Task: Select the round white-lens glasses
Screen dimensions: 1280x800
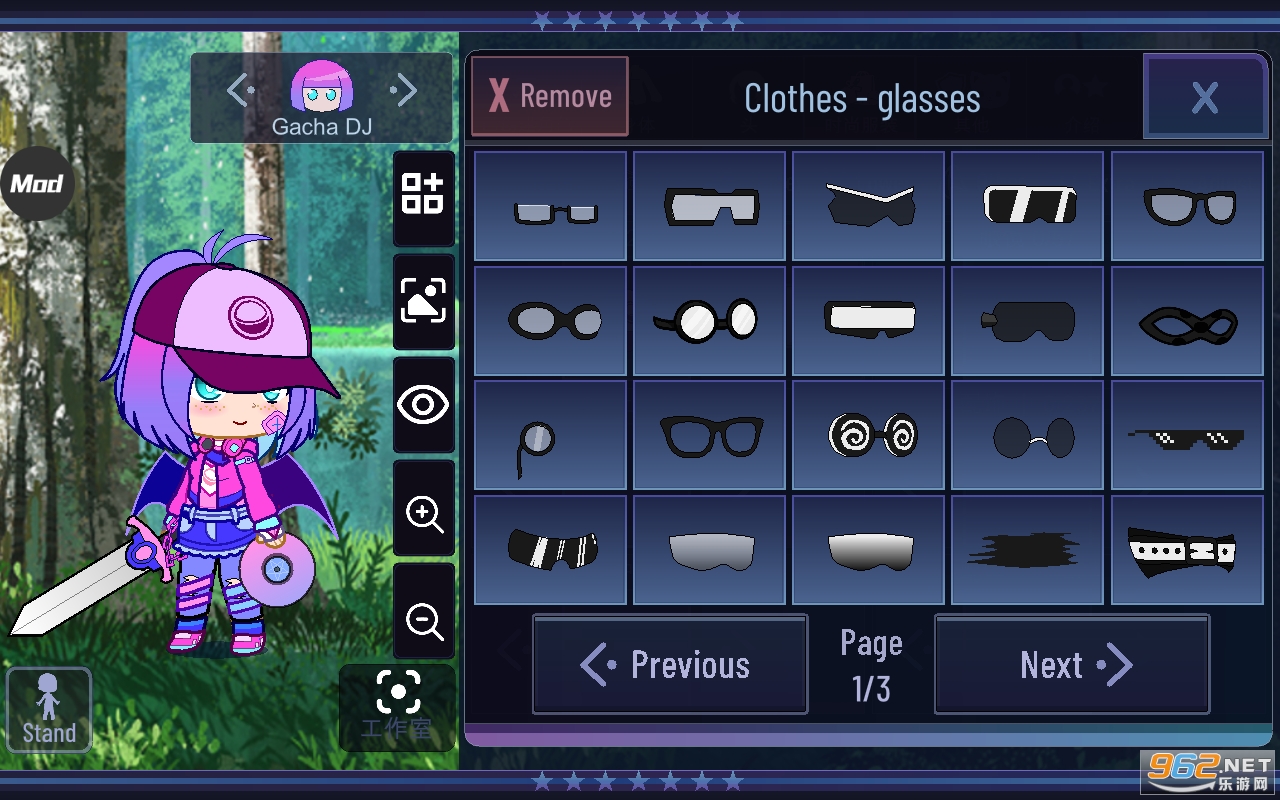Action: click(x=710, y=321)
